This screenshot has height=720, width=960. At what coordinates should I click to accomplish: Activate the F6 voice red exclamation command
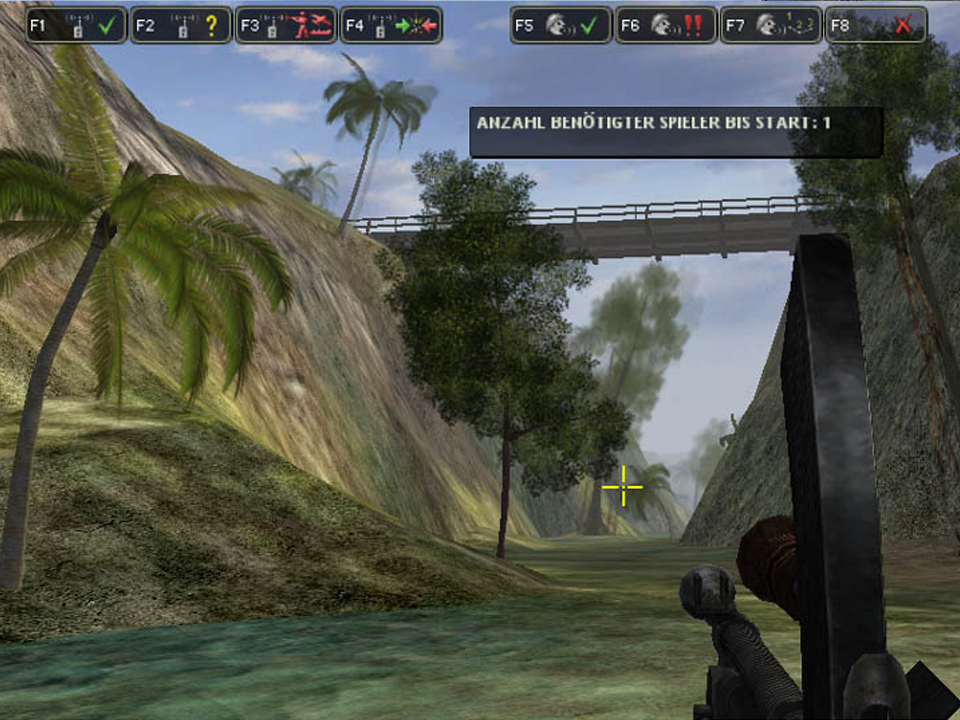point(666,25)
